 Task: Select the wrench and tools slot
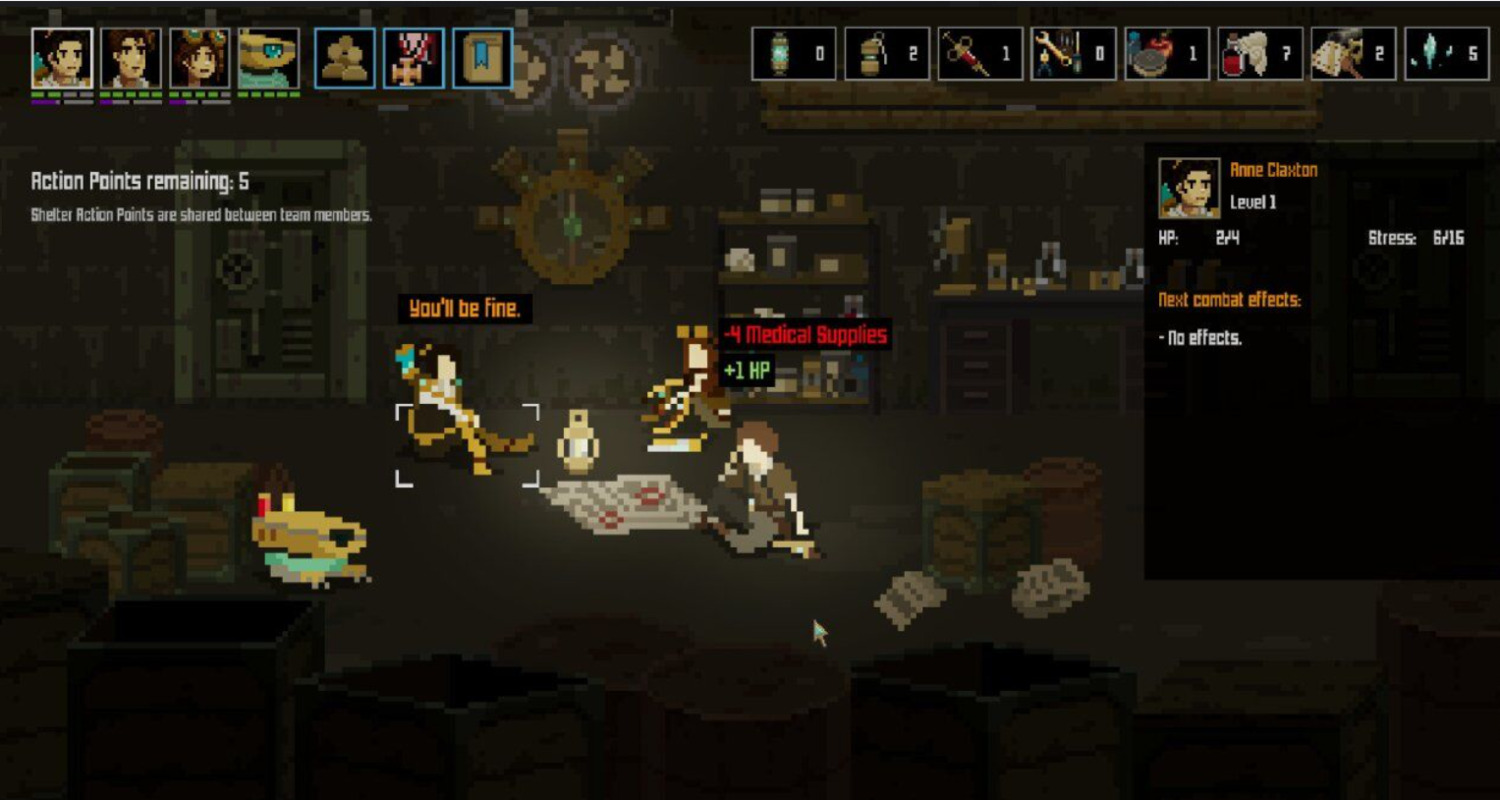pos(1073,54)
